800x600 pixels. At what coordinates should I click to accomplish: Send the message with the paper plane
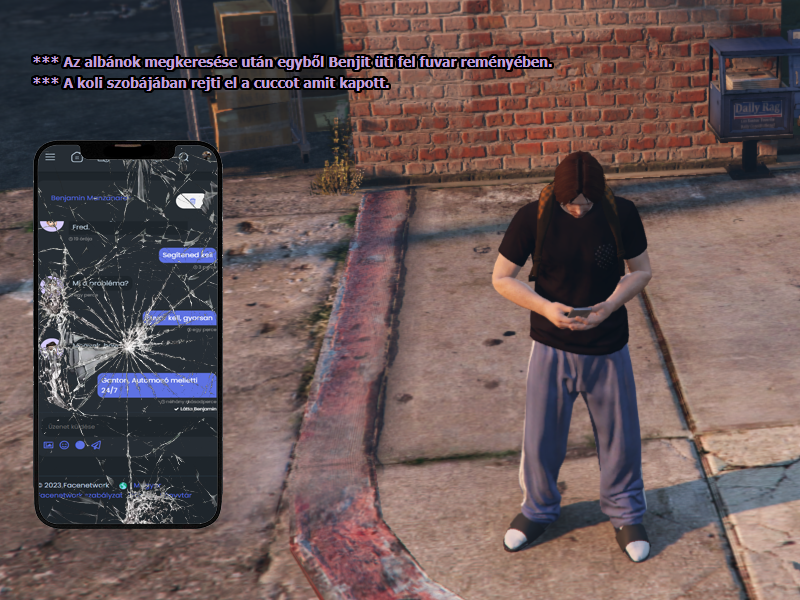tap(97, 445)
